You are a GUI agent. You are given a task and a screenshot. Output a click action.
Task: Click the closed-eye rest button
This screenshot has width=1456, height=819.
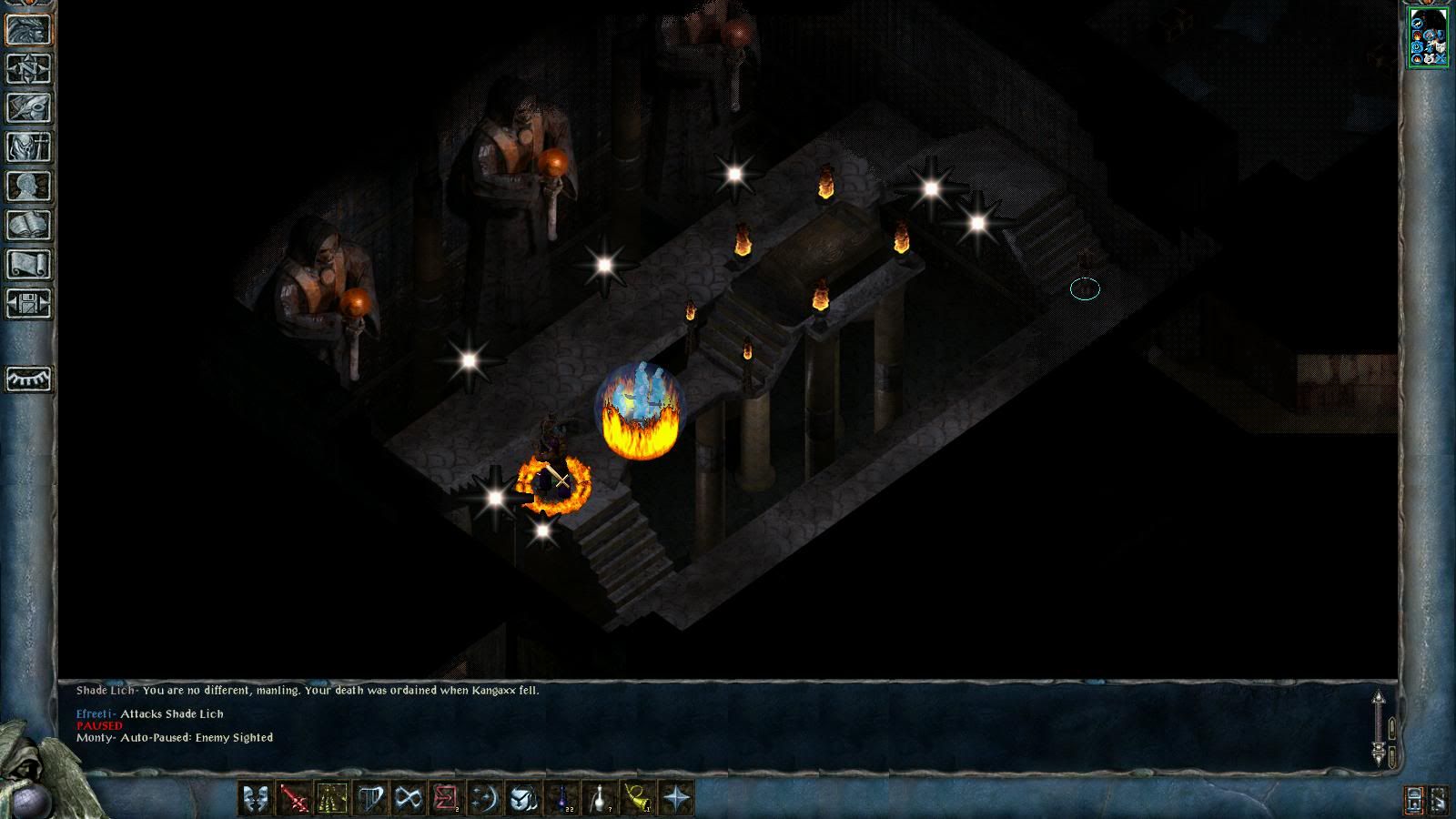tap(29, 379)
